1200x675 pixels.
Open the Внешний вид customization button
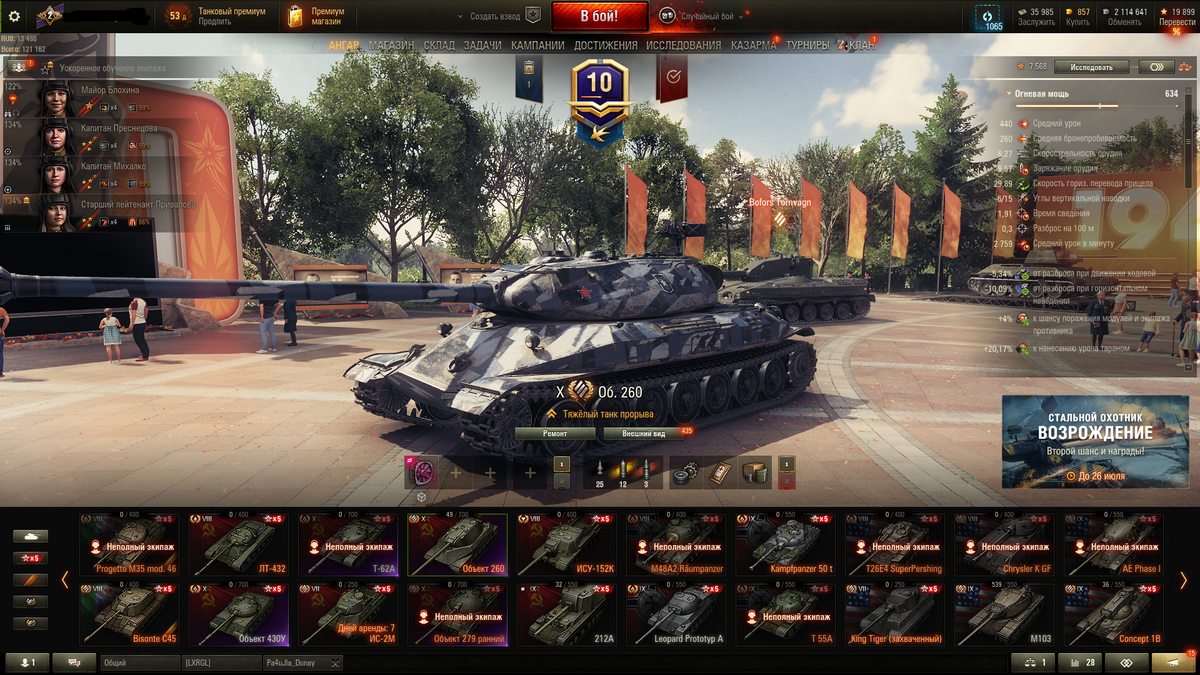pyautogui.click(x=644, y=434)
